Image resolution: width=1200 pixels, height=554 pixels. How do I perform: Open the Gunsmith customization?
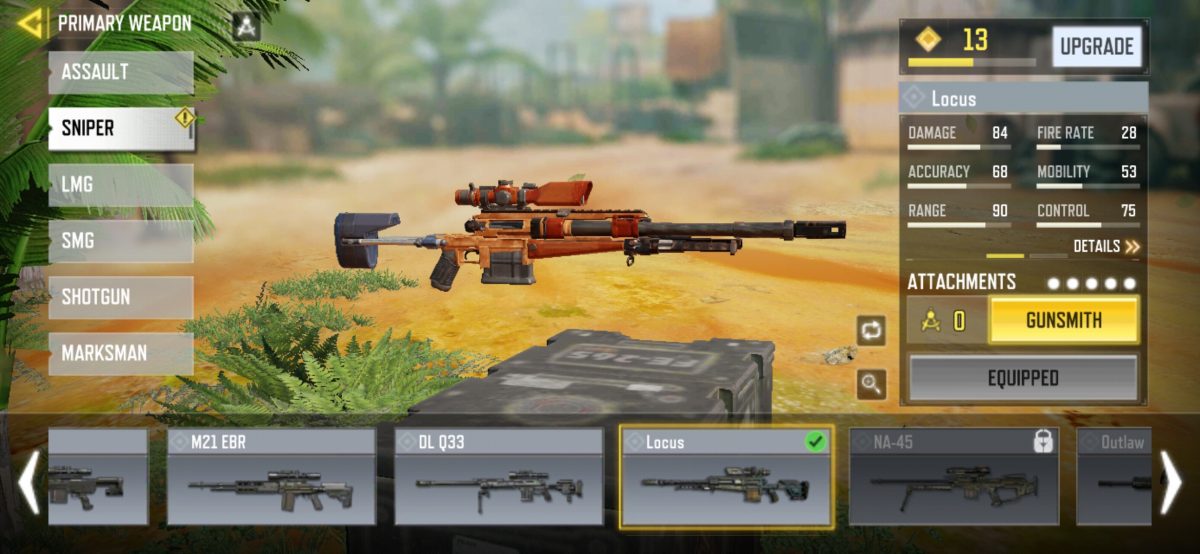pos(1063,321)
